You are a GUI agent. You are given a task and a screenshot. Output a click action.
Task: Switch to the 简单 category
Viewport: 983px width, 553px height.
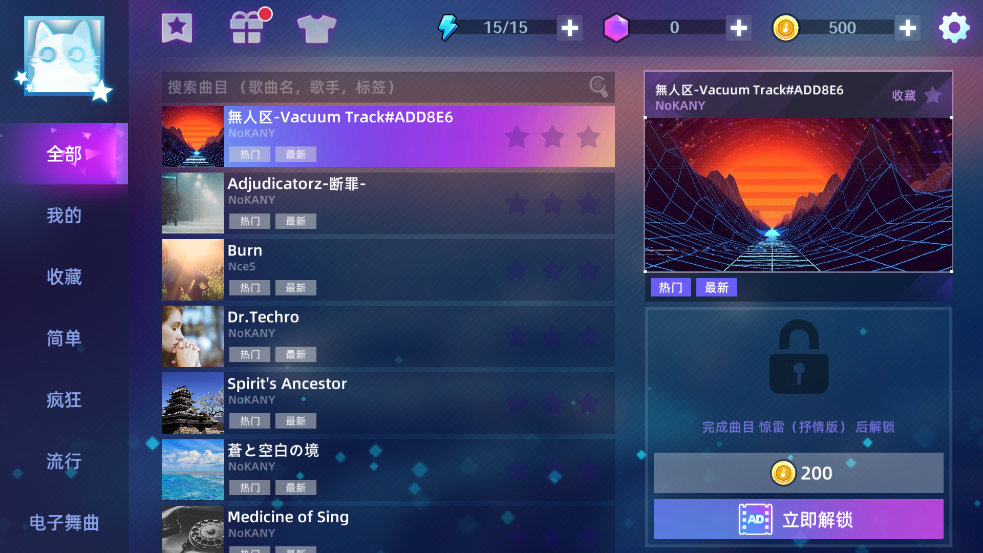click(64, 339)
